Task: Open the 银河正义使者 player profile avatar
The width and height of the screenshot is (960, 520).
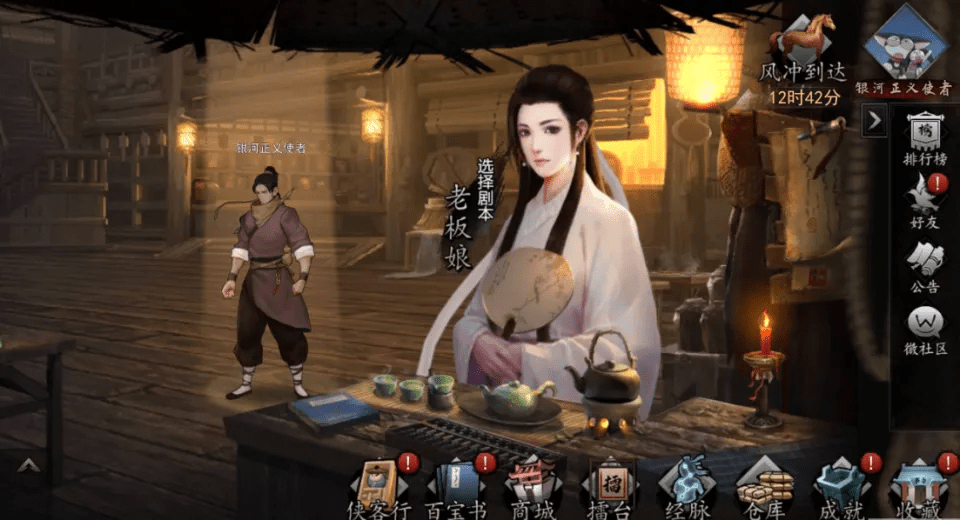Action: (x=905, y=46)
